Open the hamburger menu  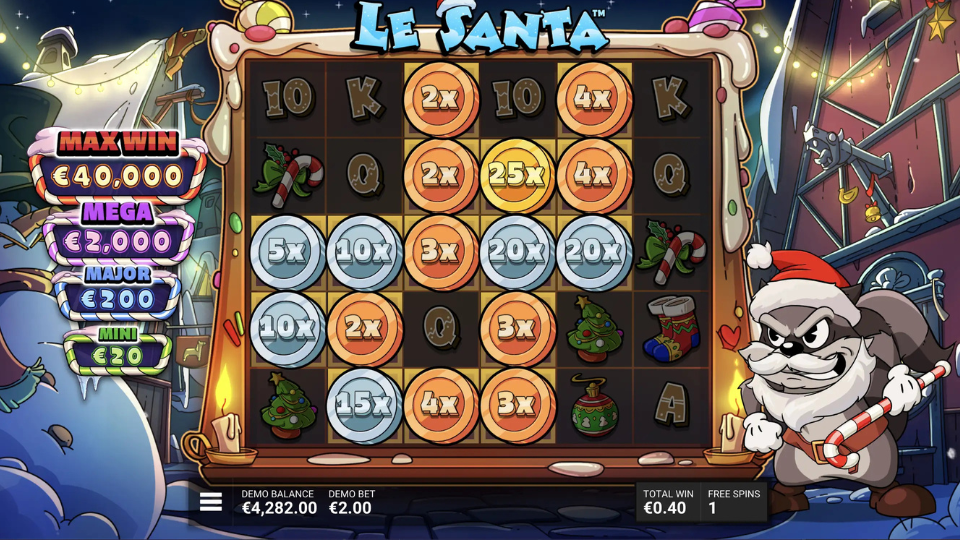click(x=211, y=502)
